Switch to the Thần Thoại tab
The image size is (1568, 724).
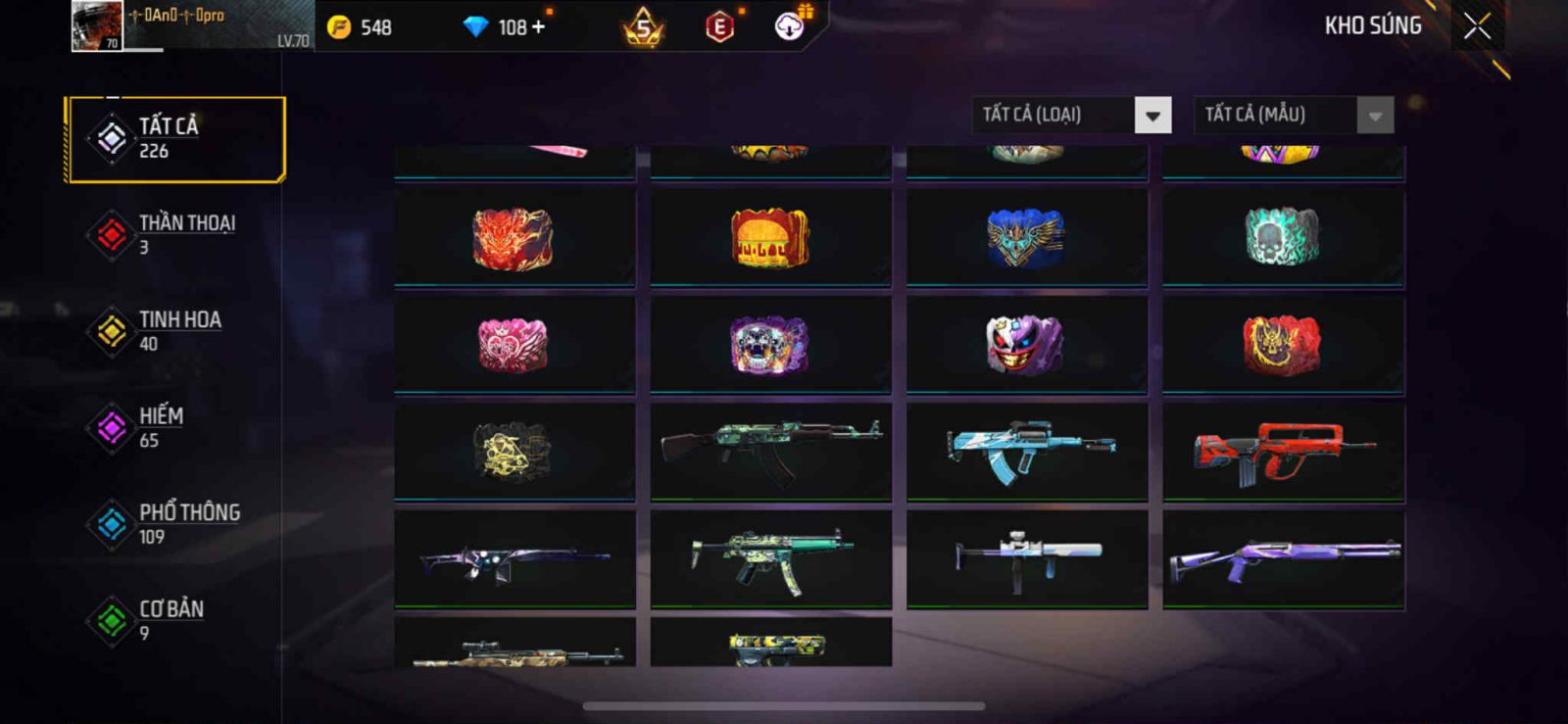(176, 234)
